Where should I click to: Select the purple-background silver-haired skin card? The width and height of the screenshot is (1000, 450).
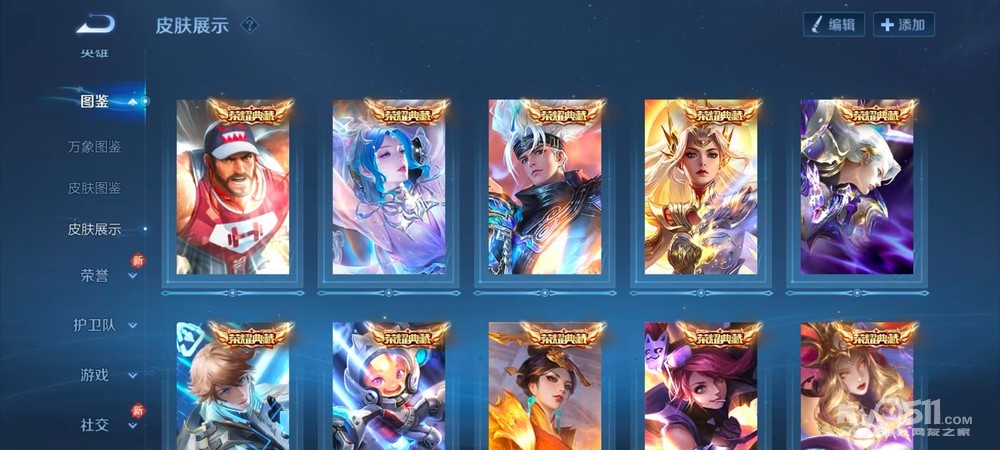[x=857, y=190]
